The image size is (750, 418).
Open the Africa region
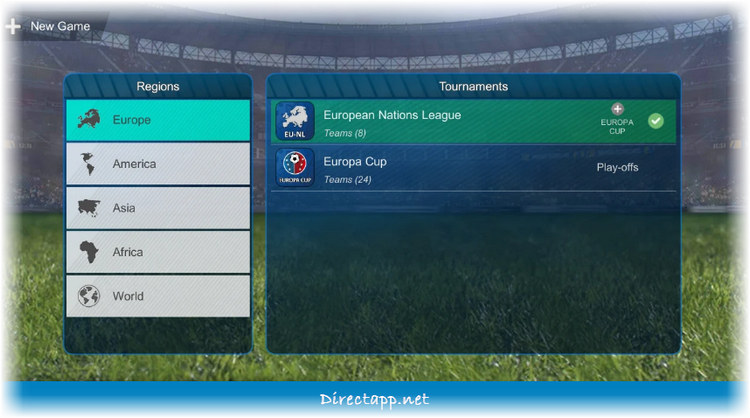pos(158,252)
